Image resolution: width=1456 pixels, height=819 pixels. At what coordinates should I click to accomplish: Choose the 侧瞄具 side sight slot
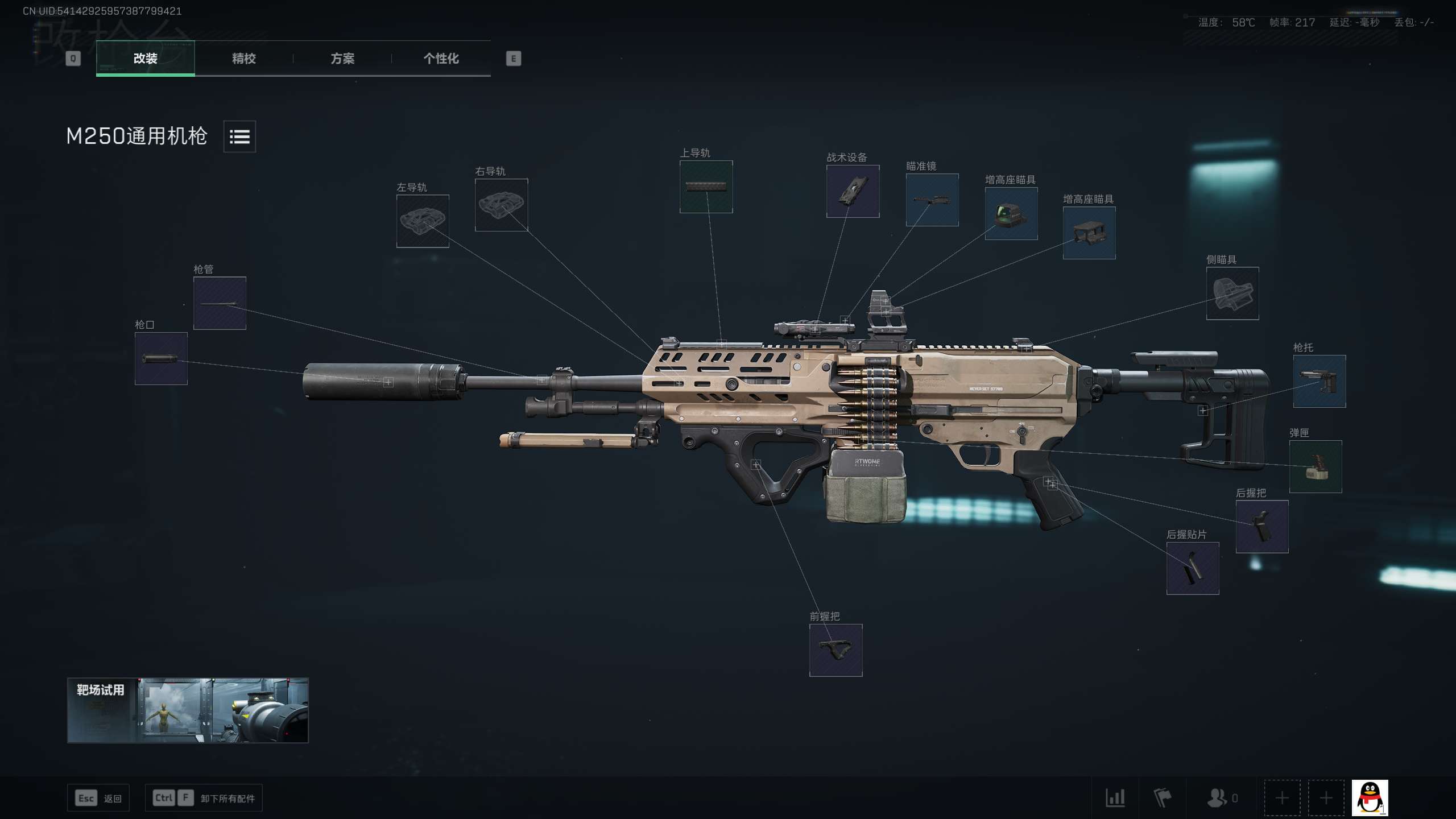(1232, 293)
